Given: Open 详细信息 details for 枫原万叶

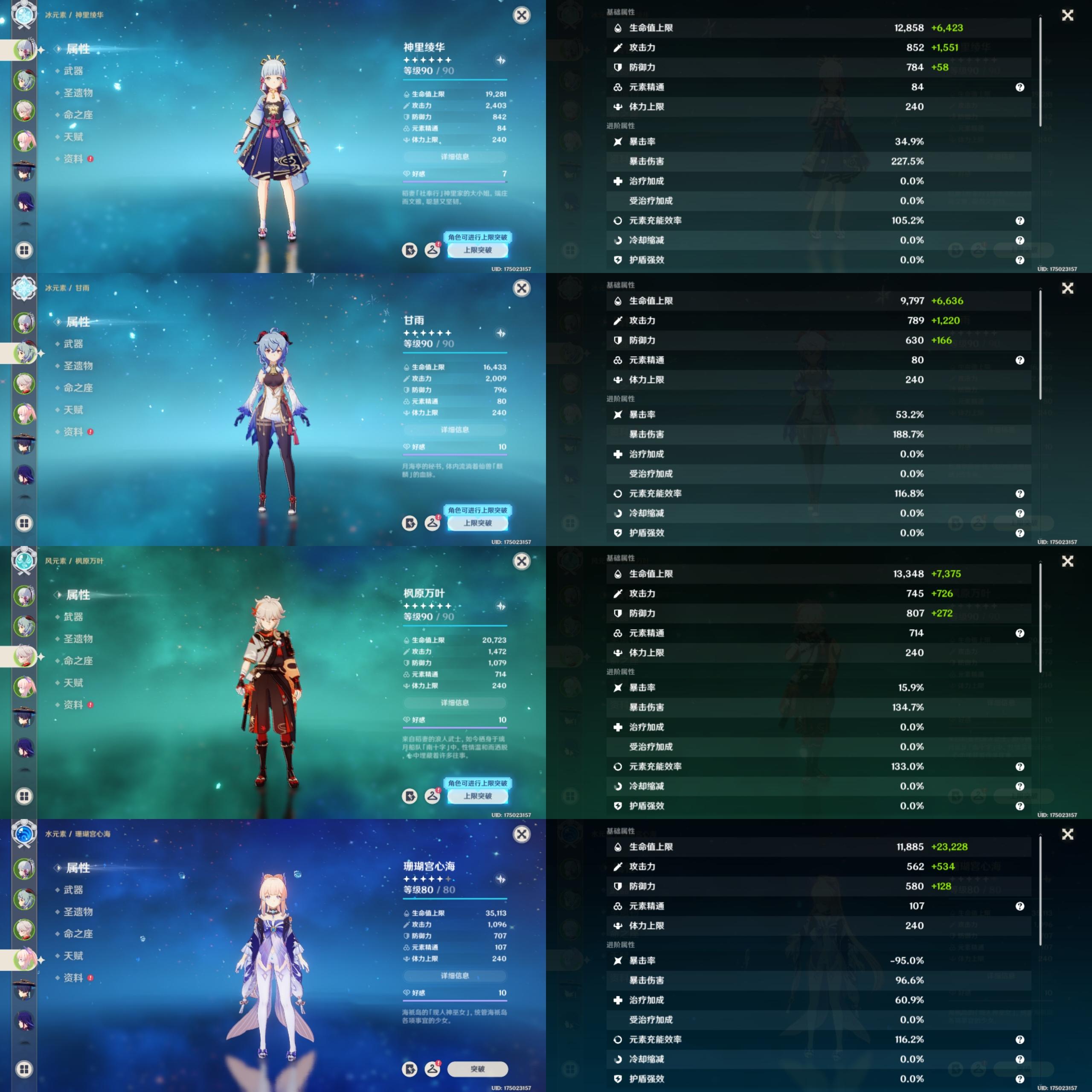Looking at the screenshot, I should [454, 703].
